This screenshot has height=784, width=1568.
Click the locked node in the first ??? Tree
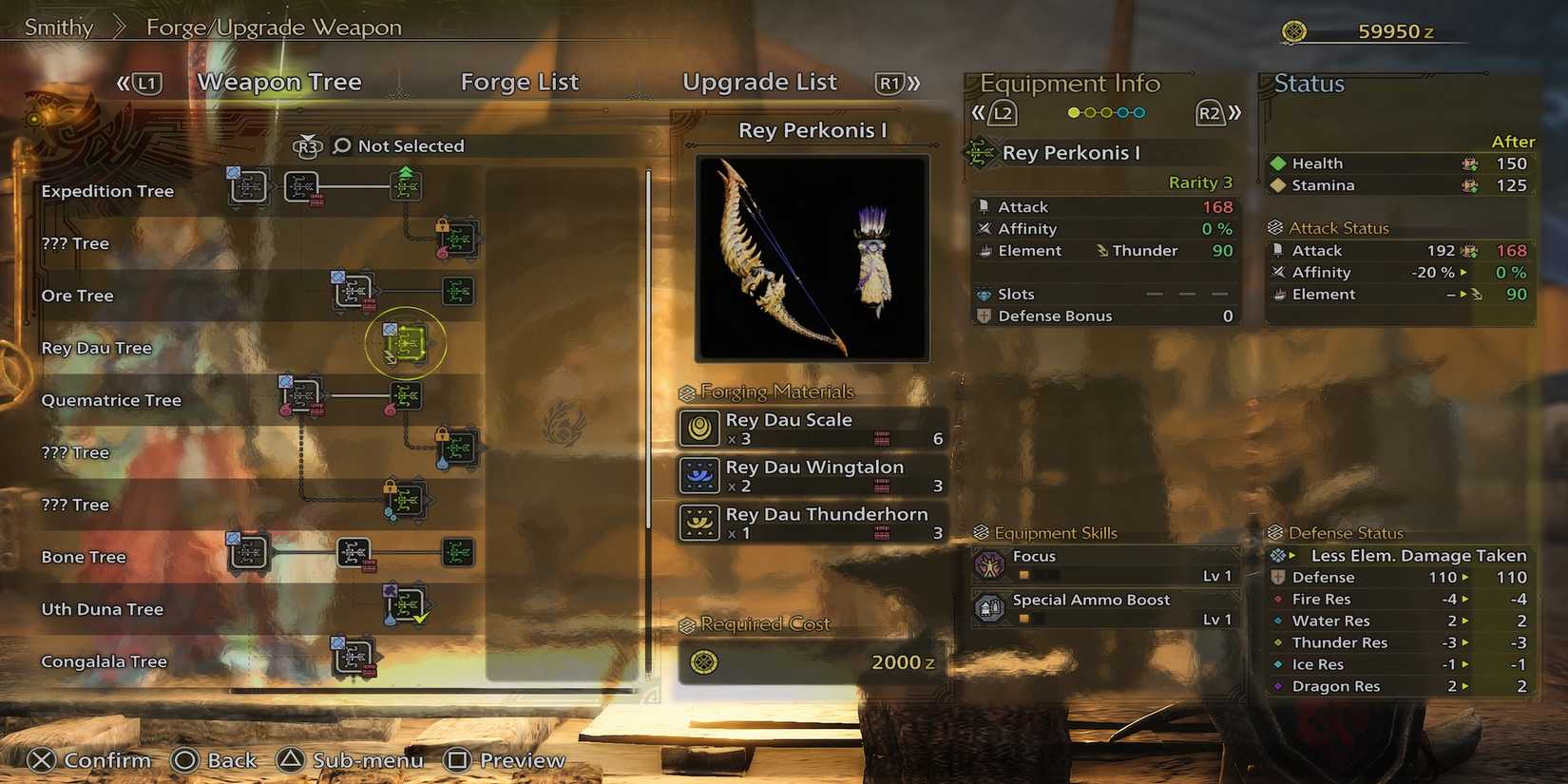click(458, 239)
